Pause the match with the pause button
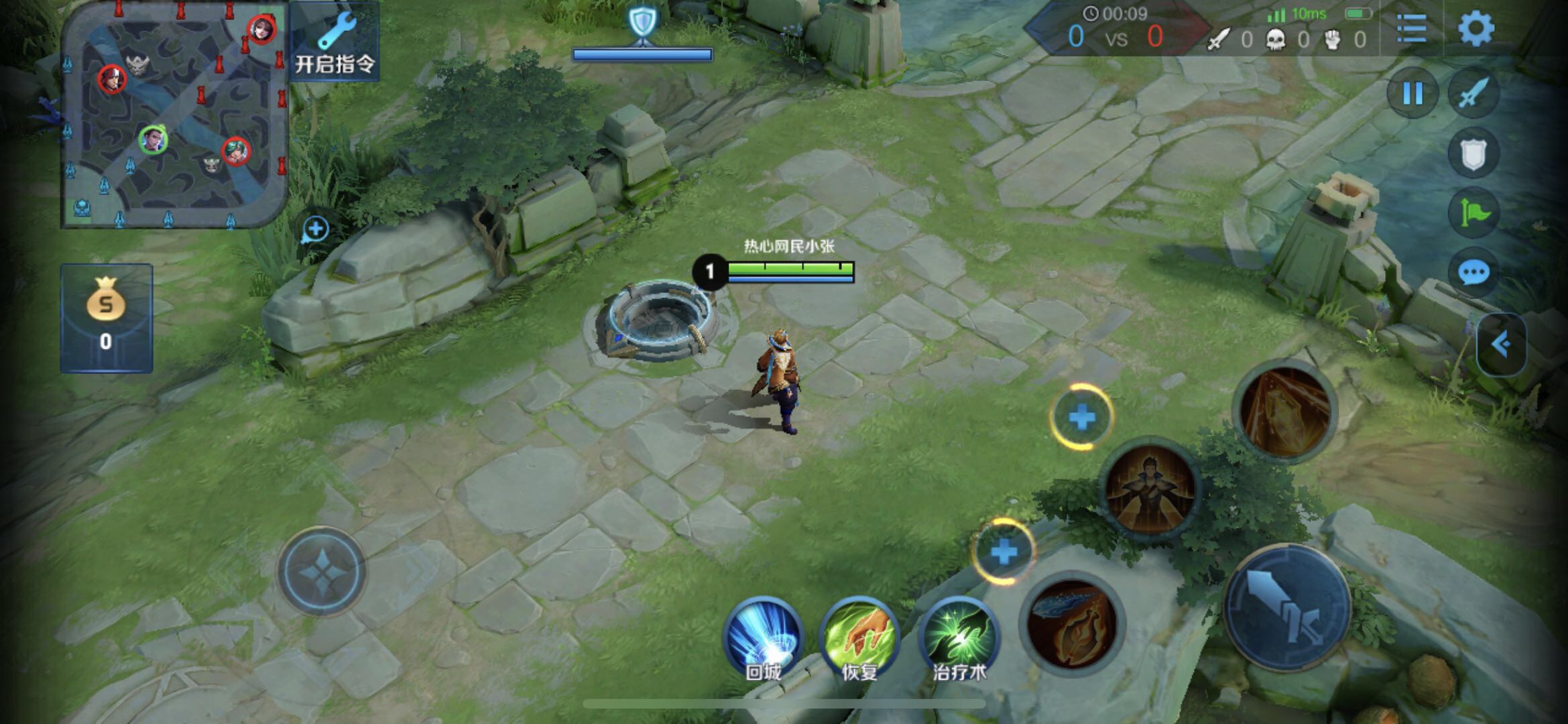 tap(1412, 94)
